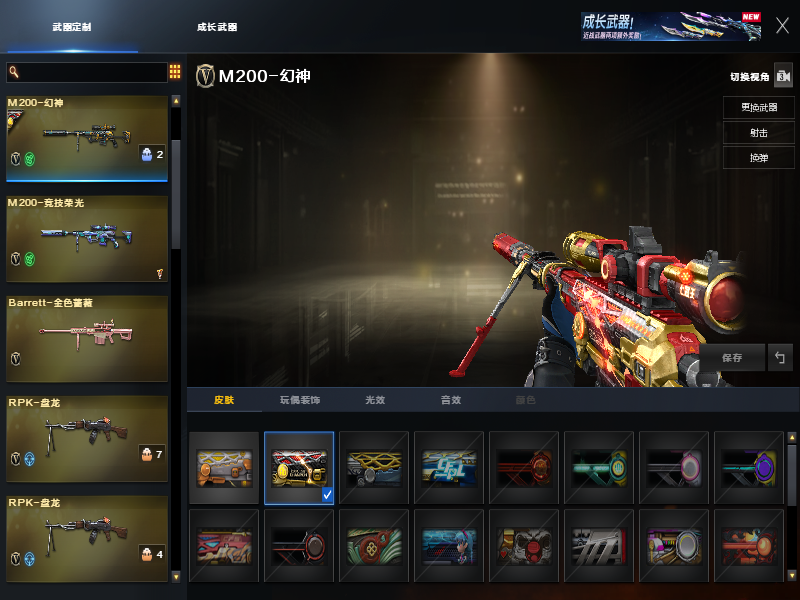The image size is (800, 600).
Task: Click the undo arrow beside 保存
Action: point(780,357)
